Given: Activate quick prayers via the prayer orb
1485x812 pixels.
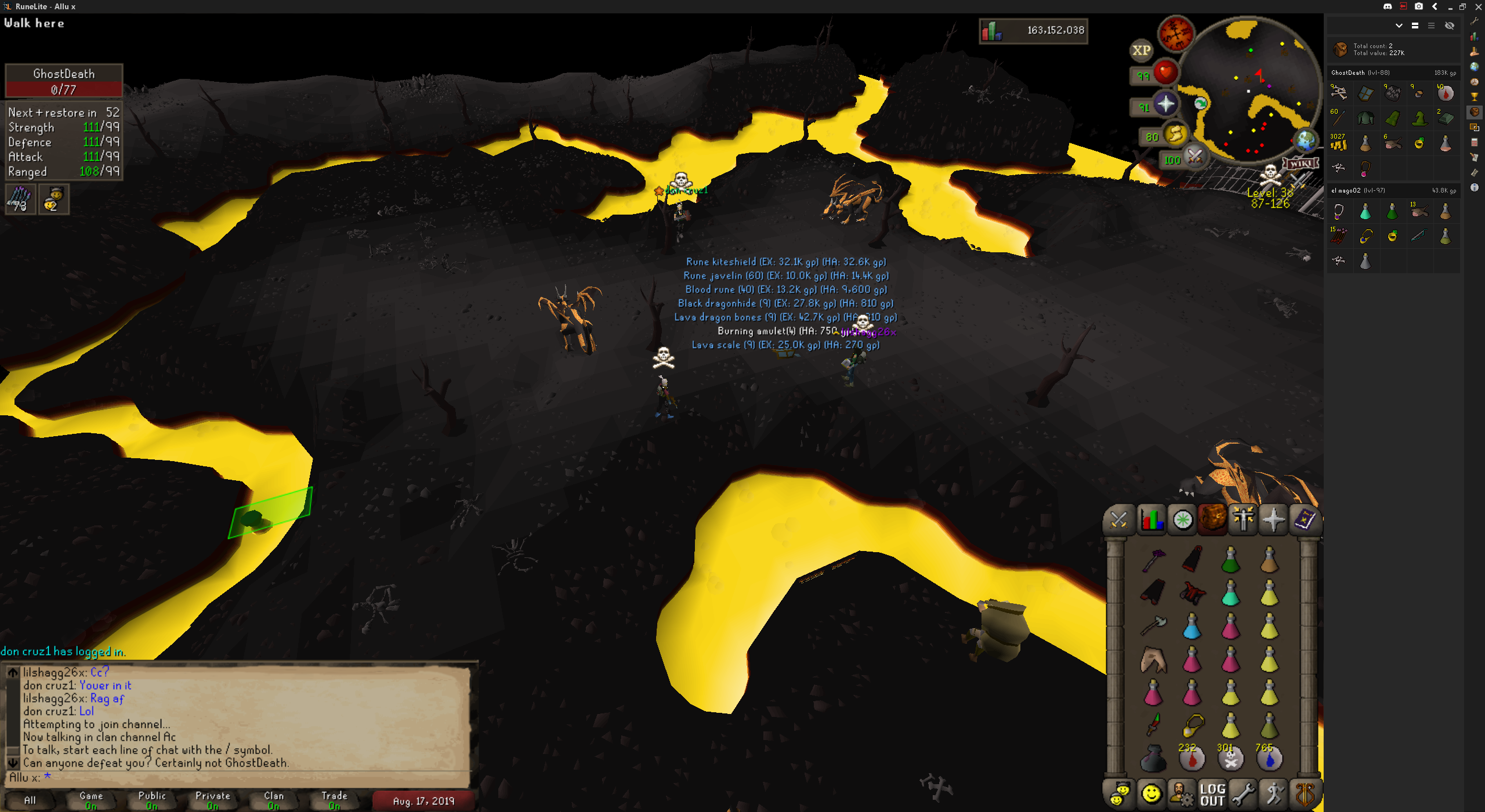Looking at the screenshot, I should click(1165, 105).
